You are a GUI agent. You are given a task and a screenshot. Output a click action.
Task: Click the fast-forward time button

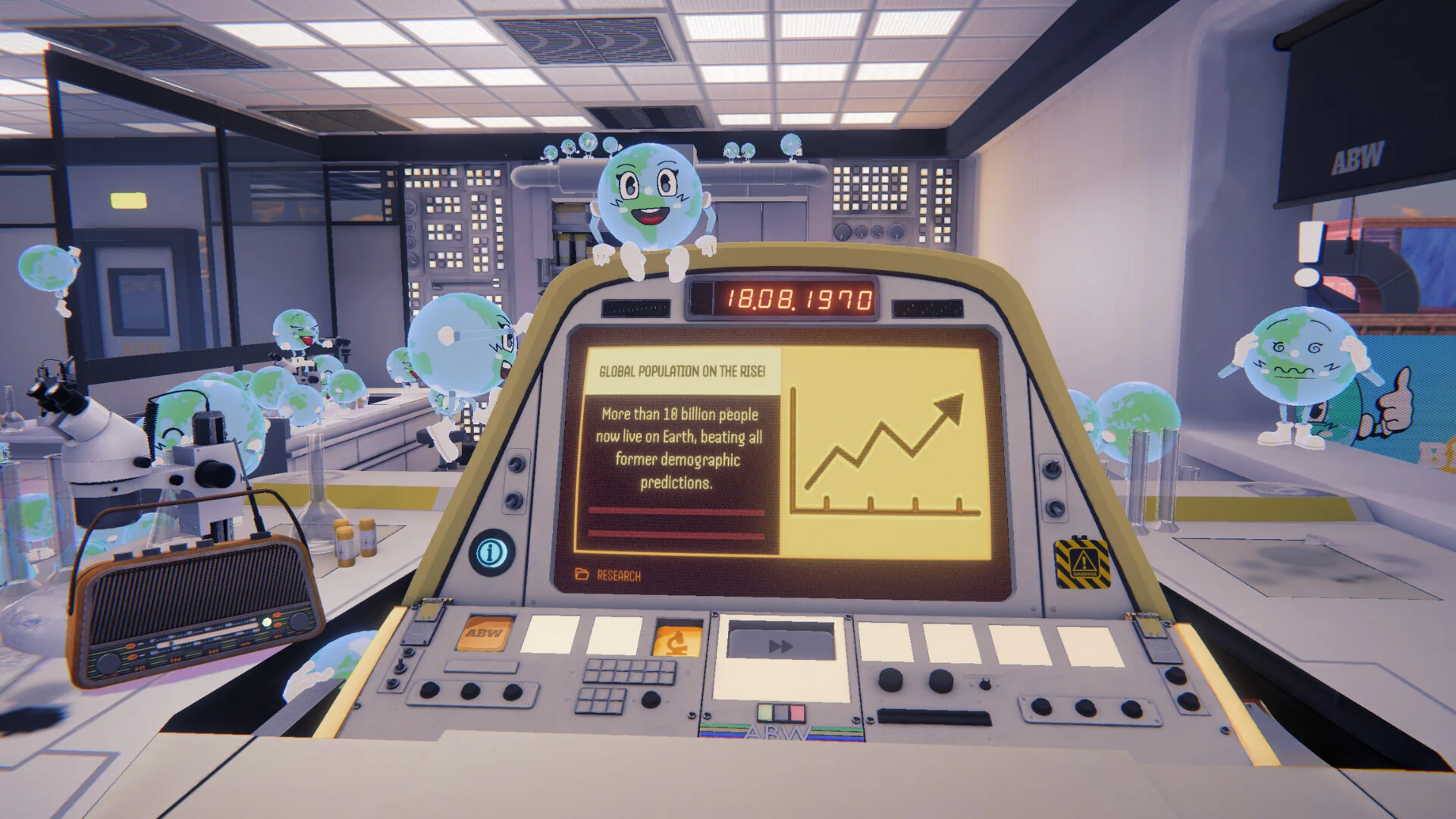point(780,645)
